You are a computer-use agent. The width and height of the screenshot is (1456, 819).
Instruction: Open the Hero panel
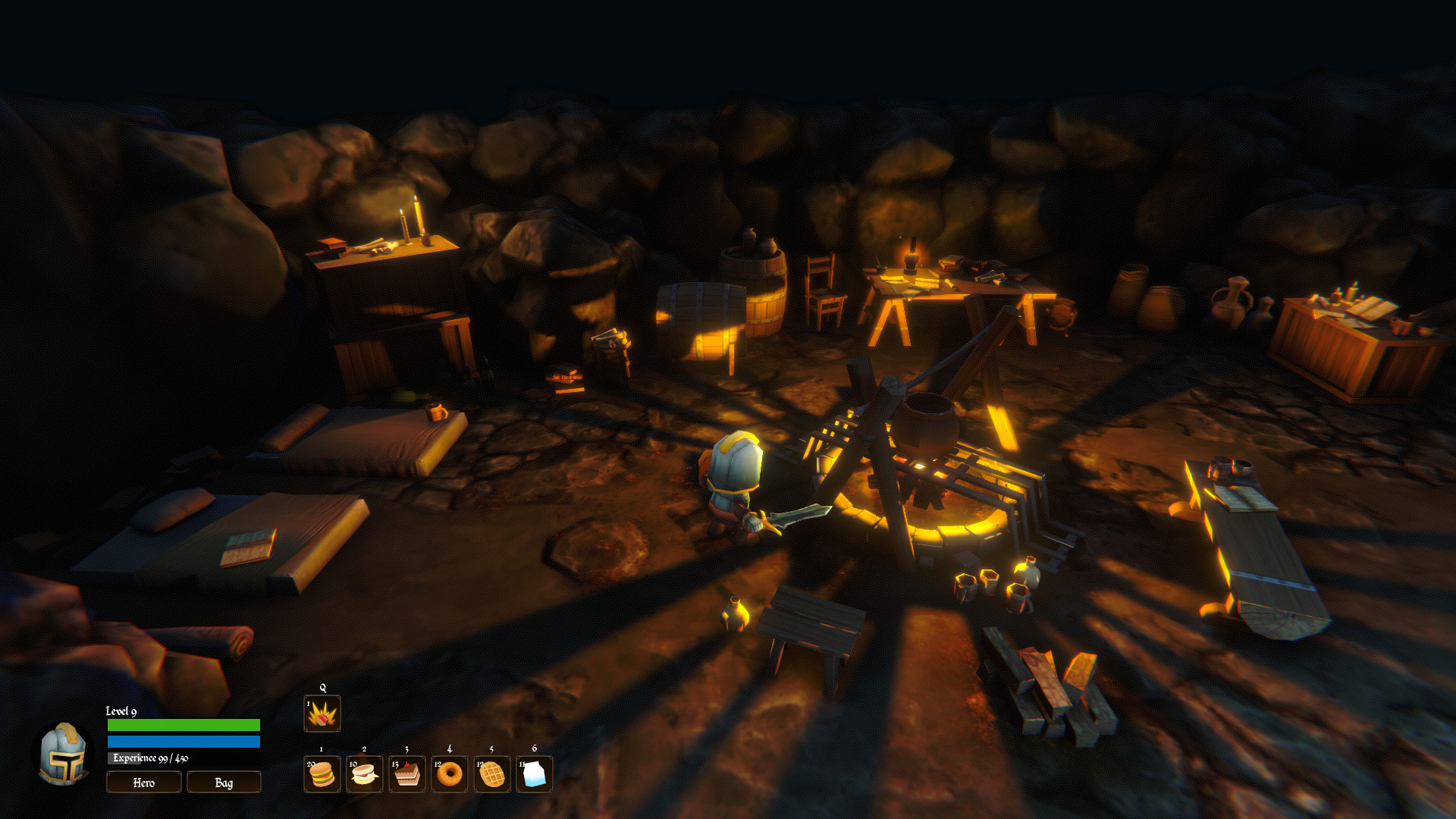[143, 782]
